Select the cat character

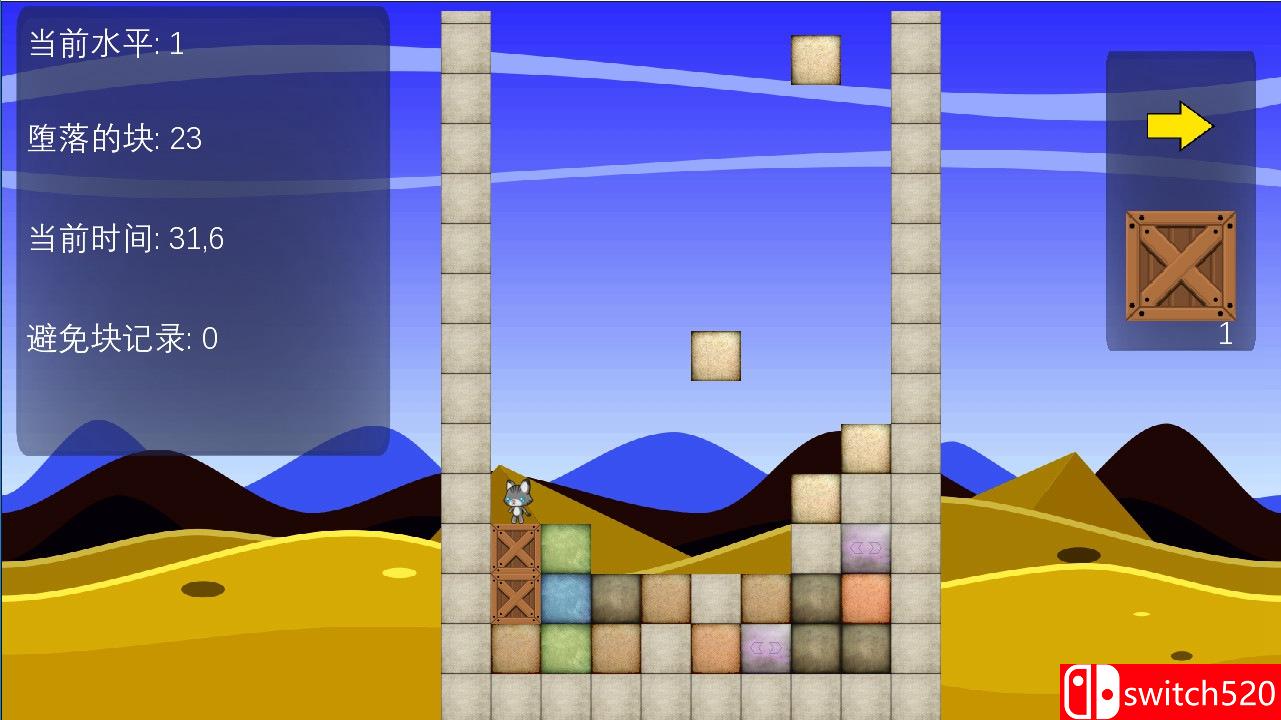[517, 500]
